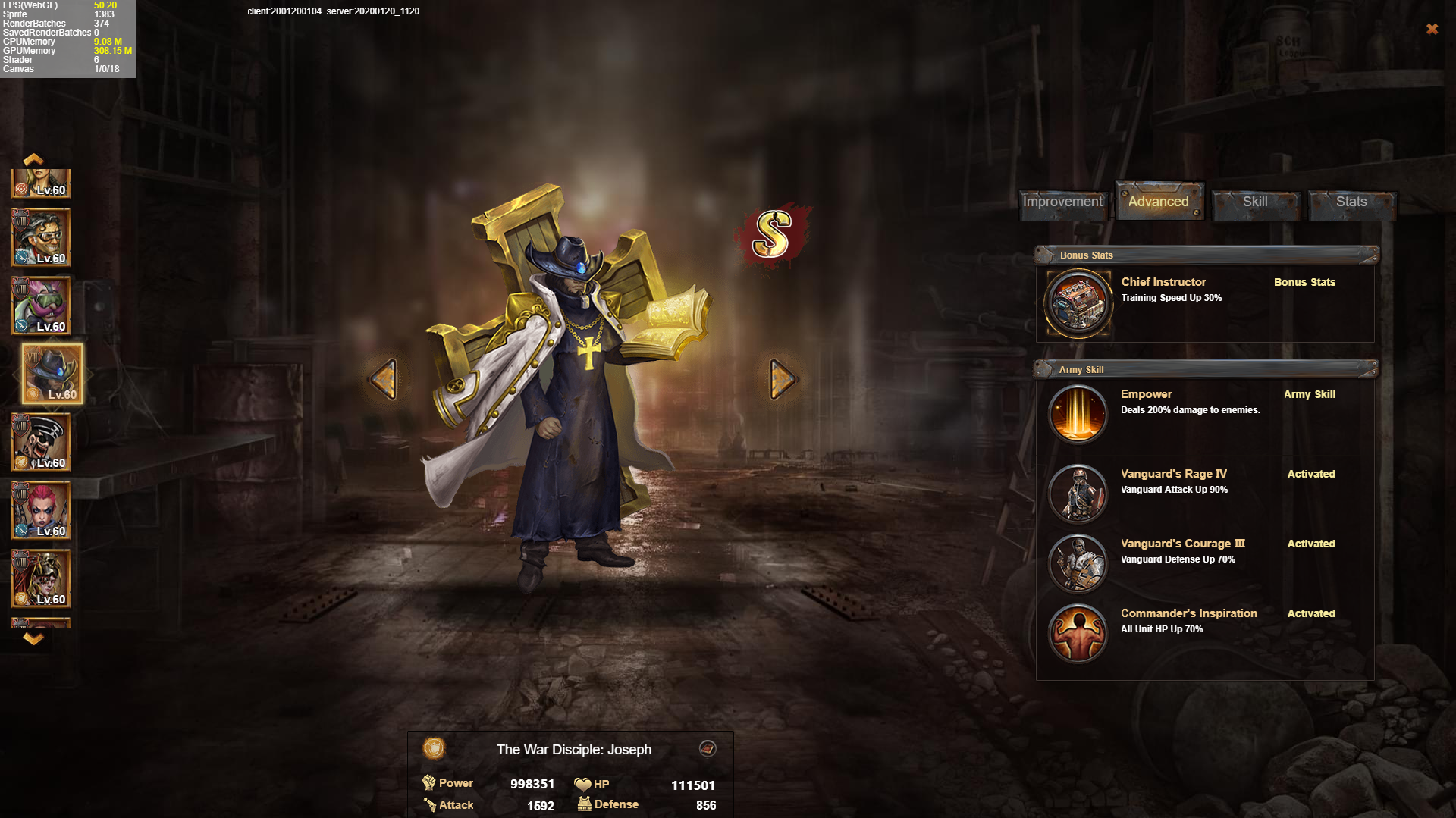Click the Chief Instructor bonus icon

(x=1078, y=303)
